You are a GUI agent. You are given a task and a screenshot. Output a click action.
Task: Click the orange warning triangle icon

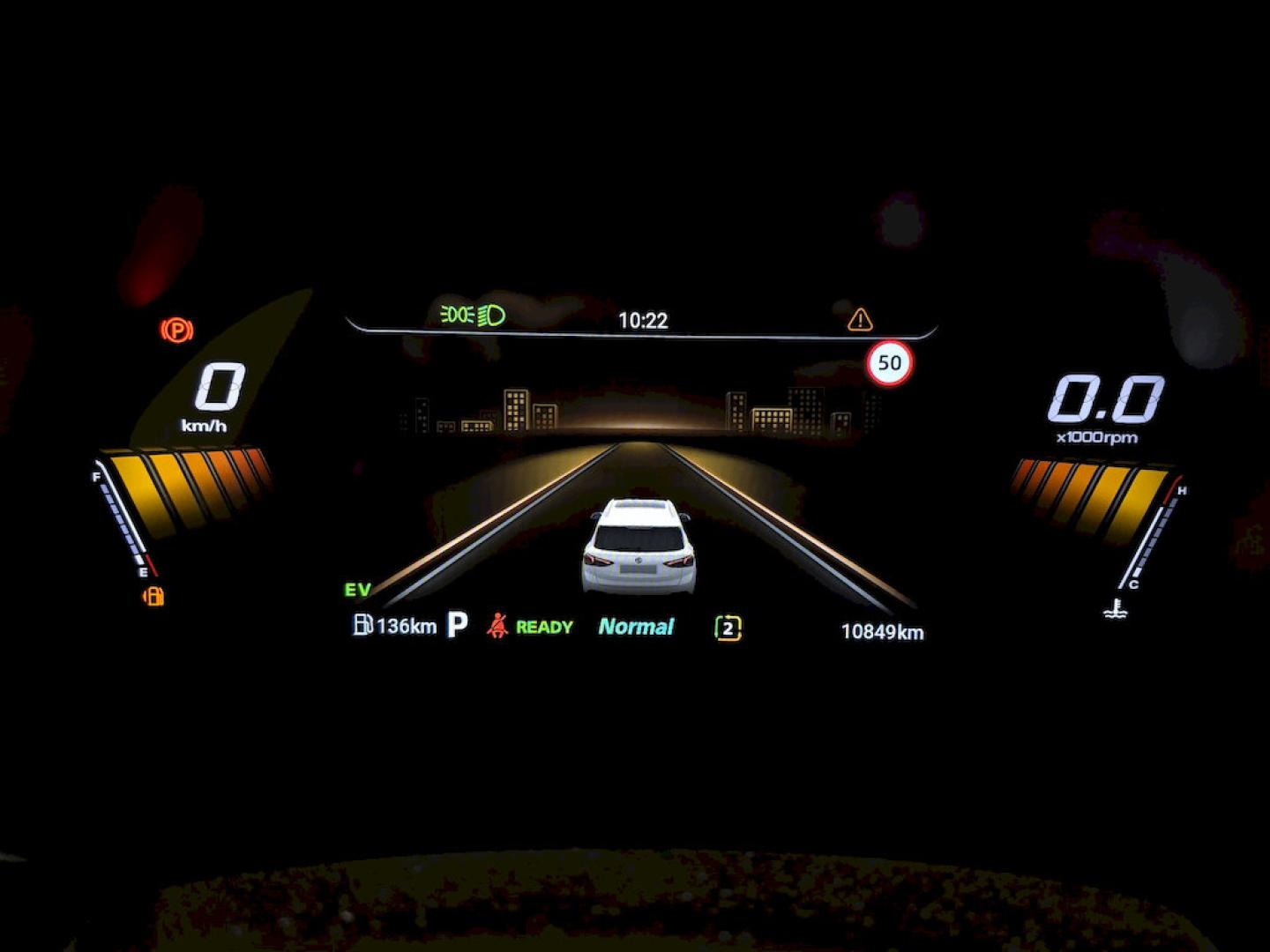pyautogui.click(x=860, y=319)
